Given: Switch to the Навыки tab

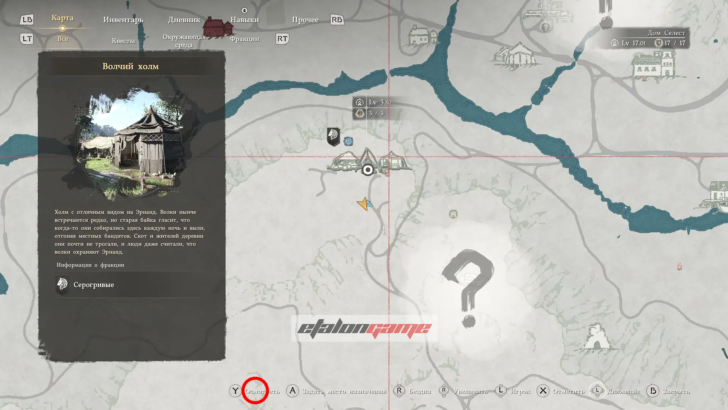Looking at the screenshot, I should (x=244, y=18).
